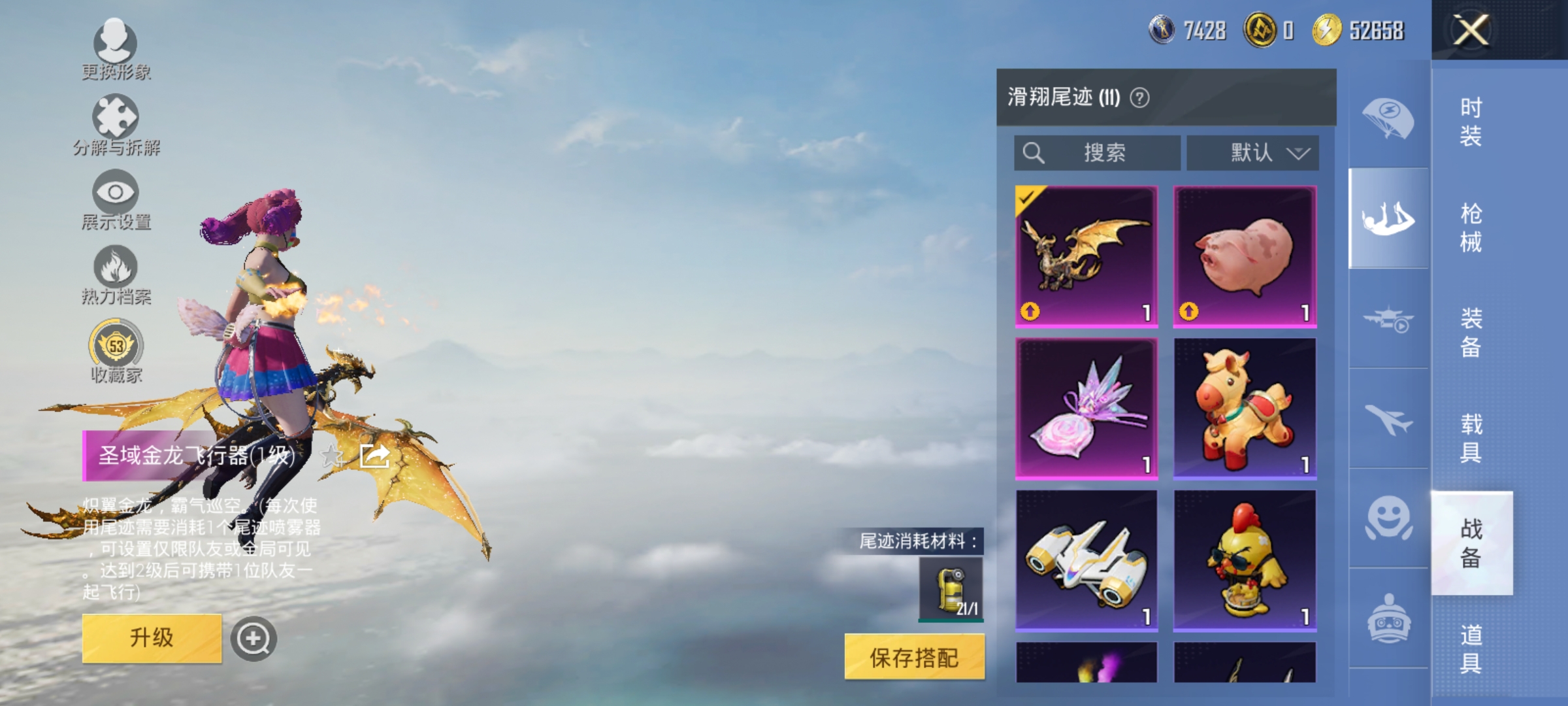The image size is (1568, 706).
Task: Click the magnifier icon in the search bar
Action: (1033, 153)
